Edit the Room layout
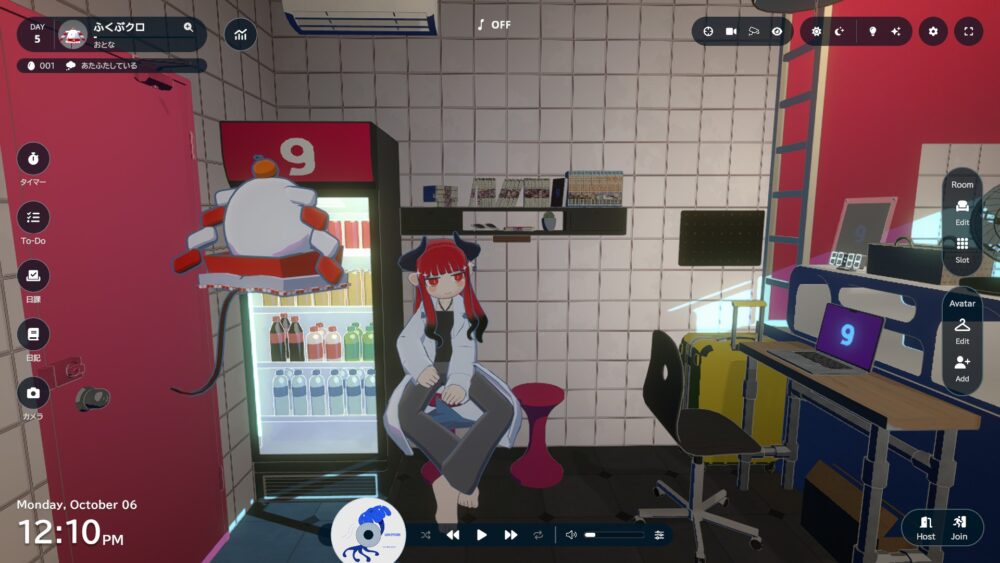 [x=962, y=211]
